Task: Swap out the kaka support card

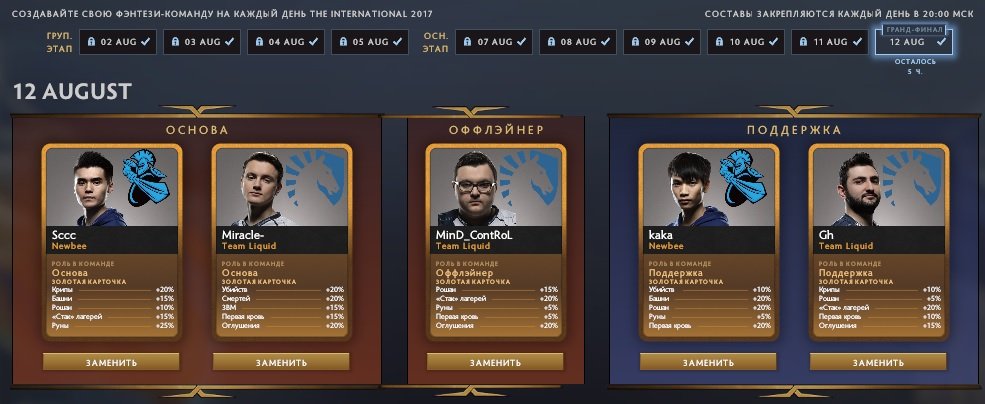Action: pos(708,362)
